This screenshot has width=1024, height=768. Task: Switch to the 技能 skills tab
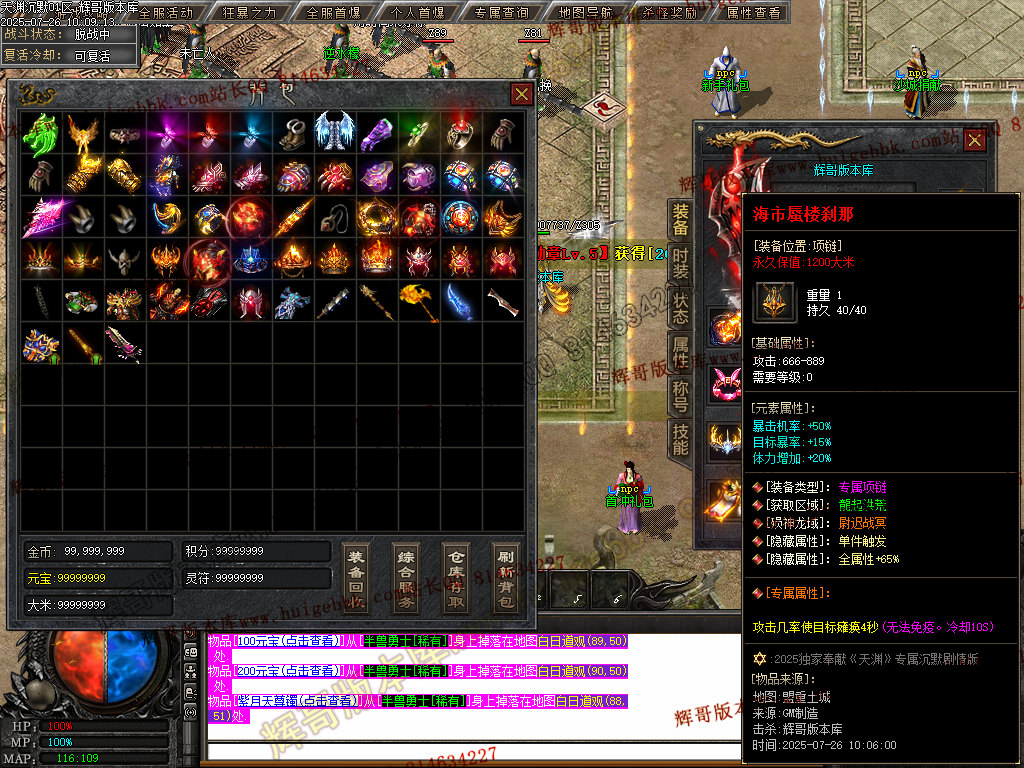pyautogui.click(x=680, y=439)
